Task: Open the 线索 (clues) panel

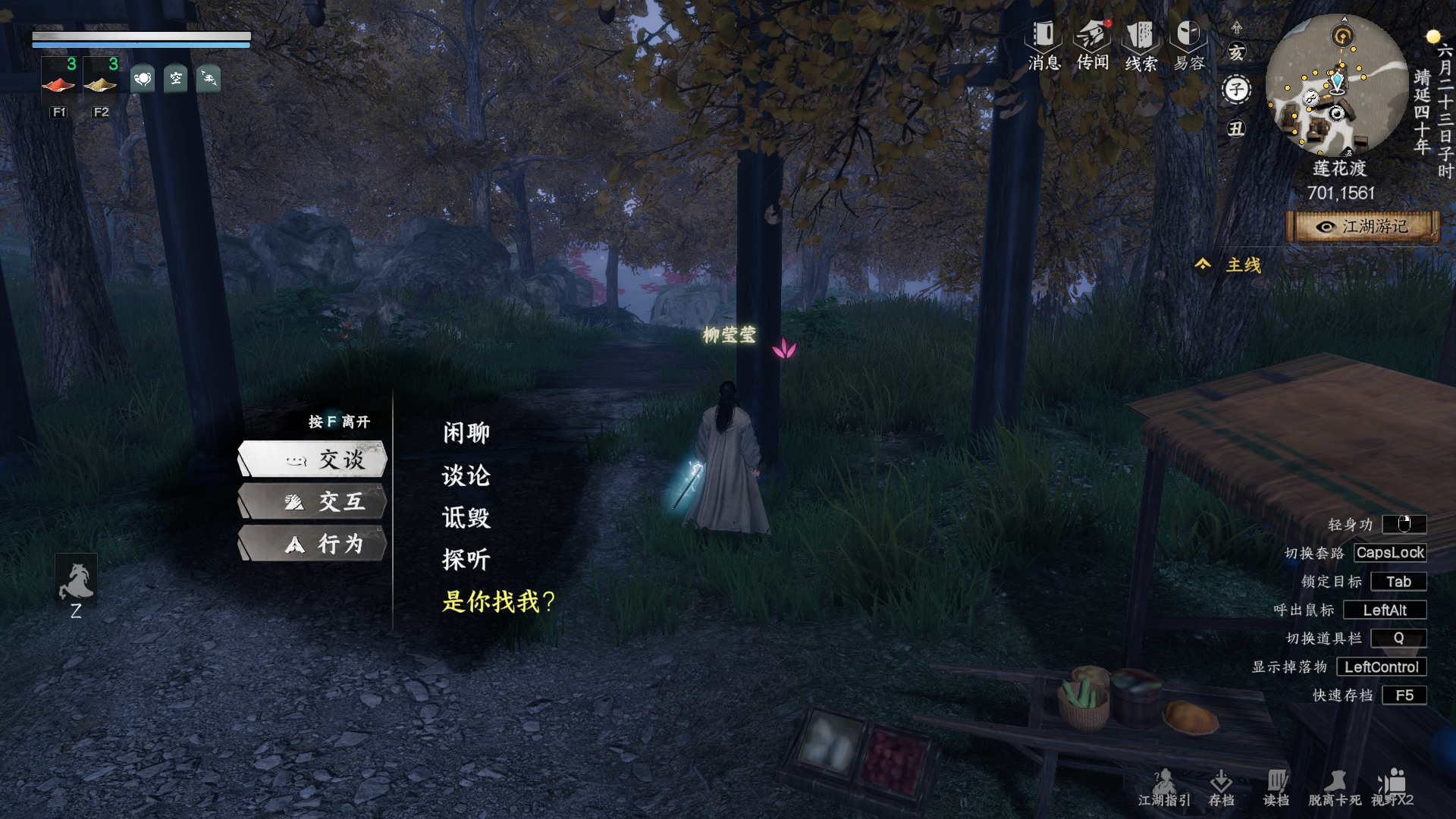Action: 1139,45
